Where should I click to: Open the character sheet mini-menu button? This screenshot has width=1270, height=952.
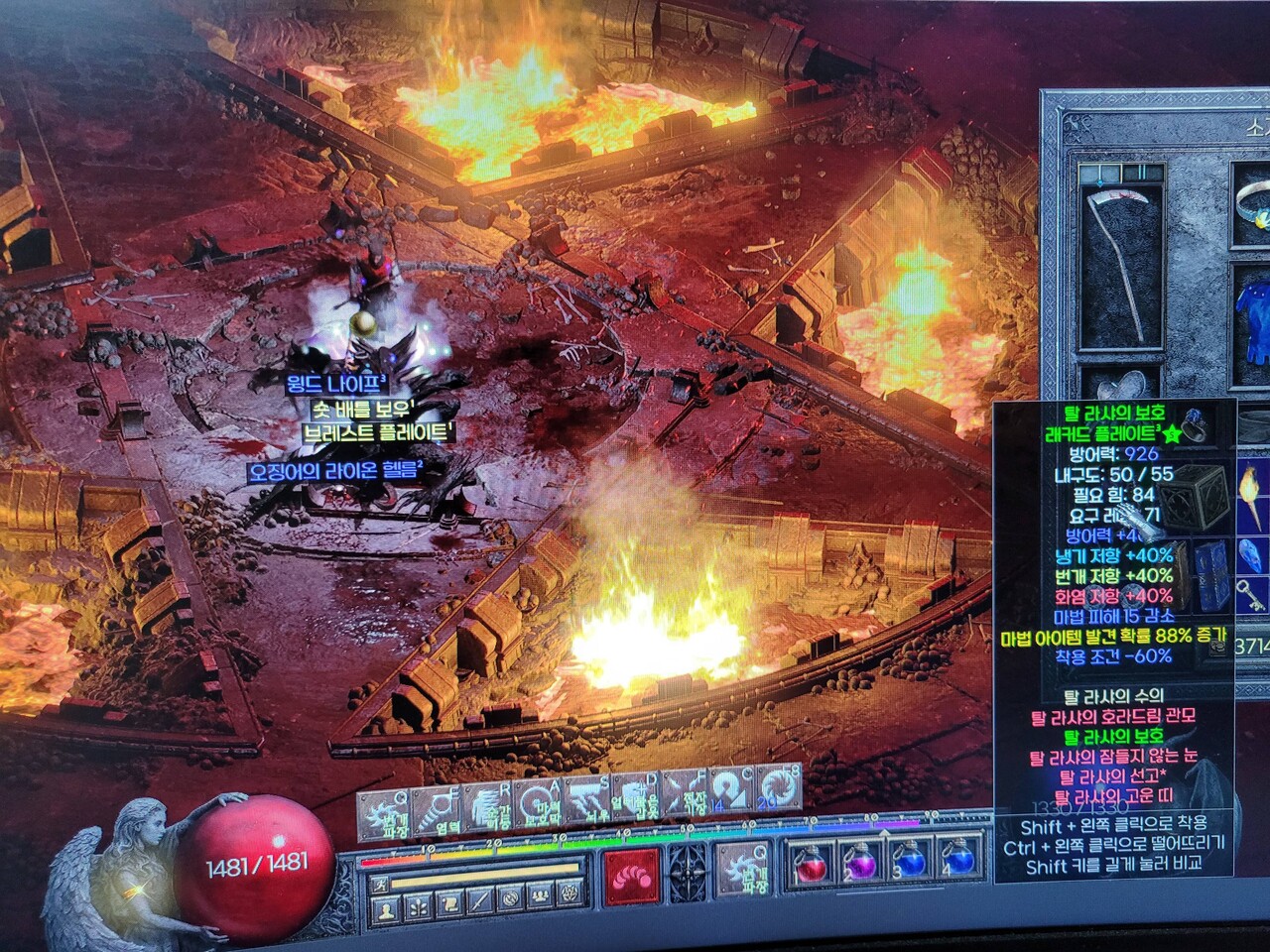(387, 906)
